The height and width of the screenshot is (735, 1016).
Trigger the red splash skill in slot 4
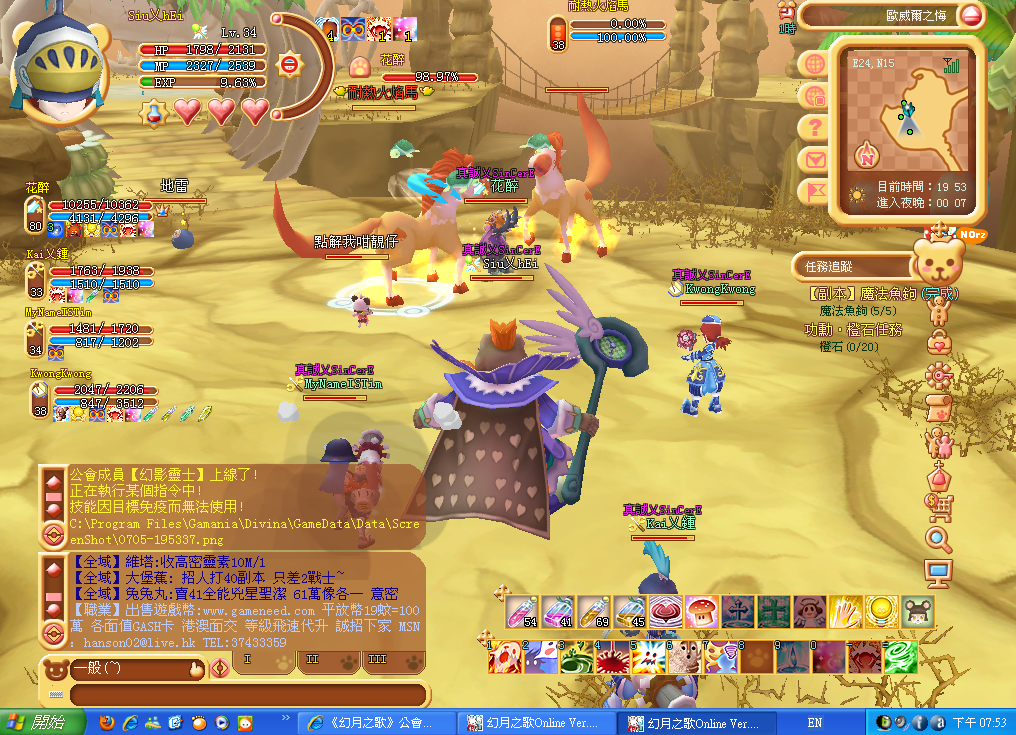pos(613,657)
